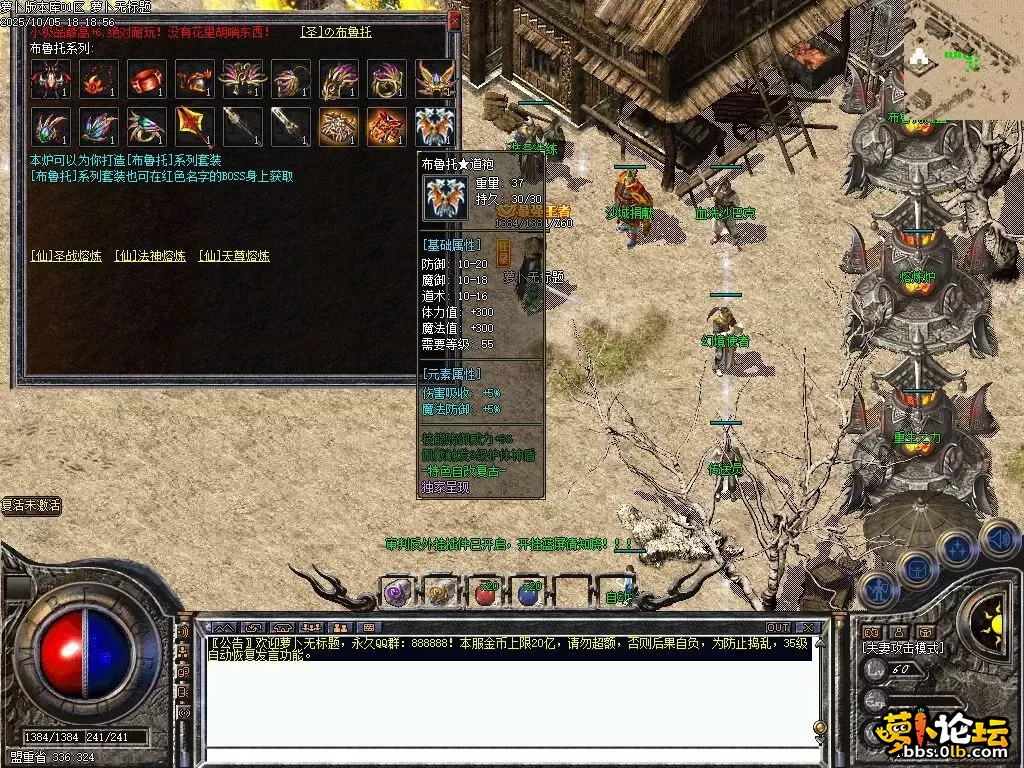Close the chat window with its X button
The height and width of the screenshot is (768, 1024).
pos(809,627)
